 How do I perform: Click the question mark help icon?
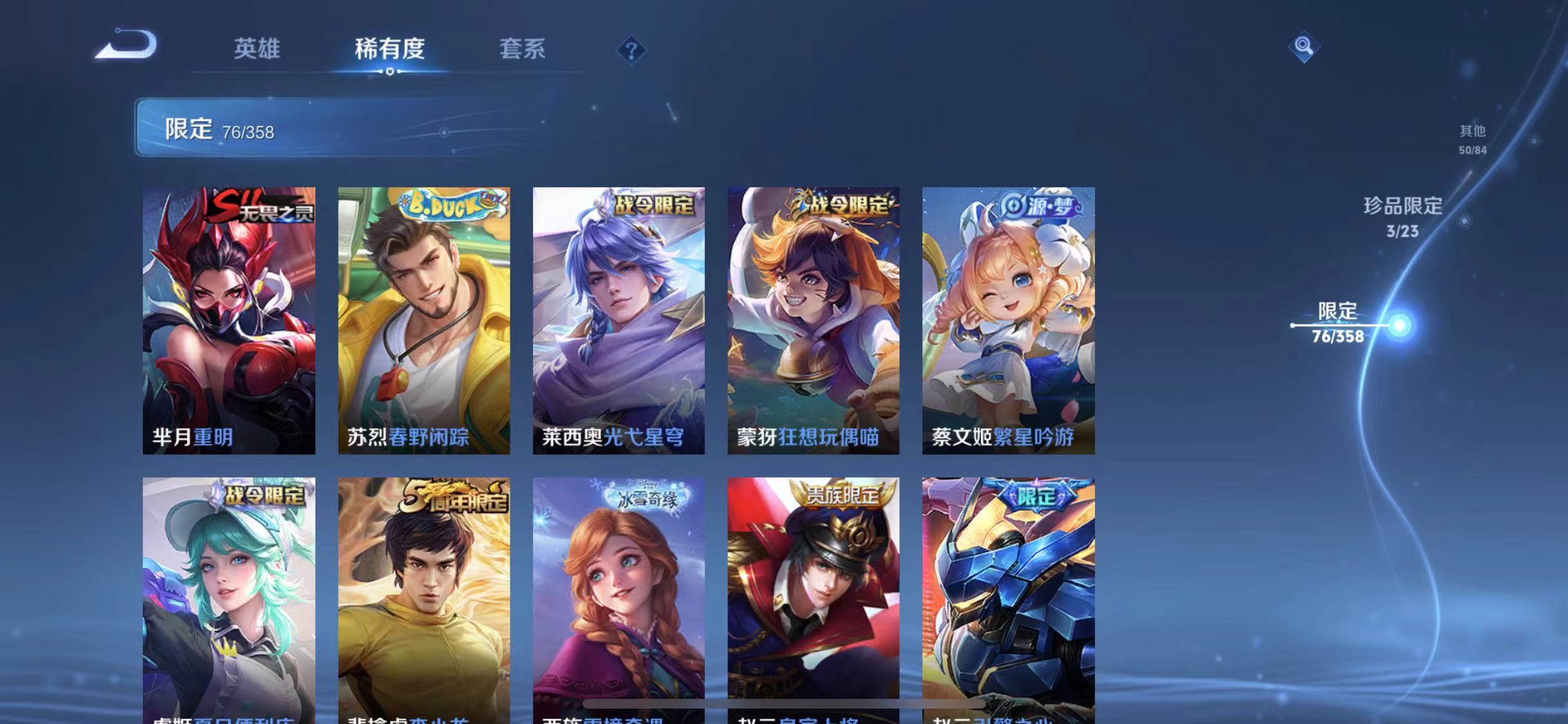click(633, 49)
